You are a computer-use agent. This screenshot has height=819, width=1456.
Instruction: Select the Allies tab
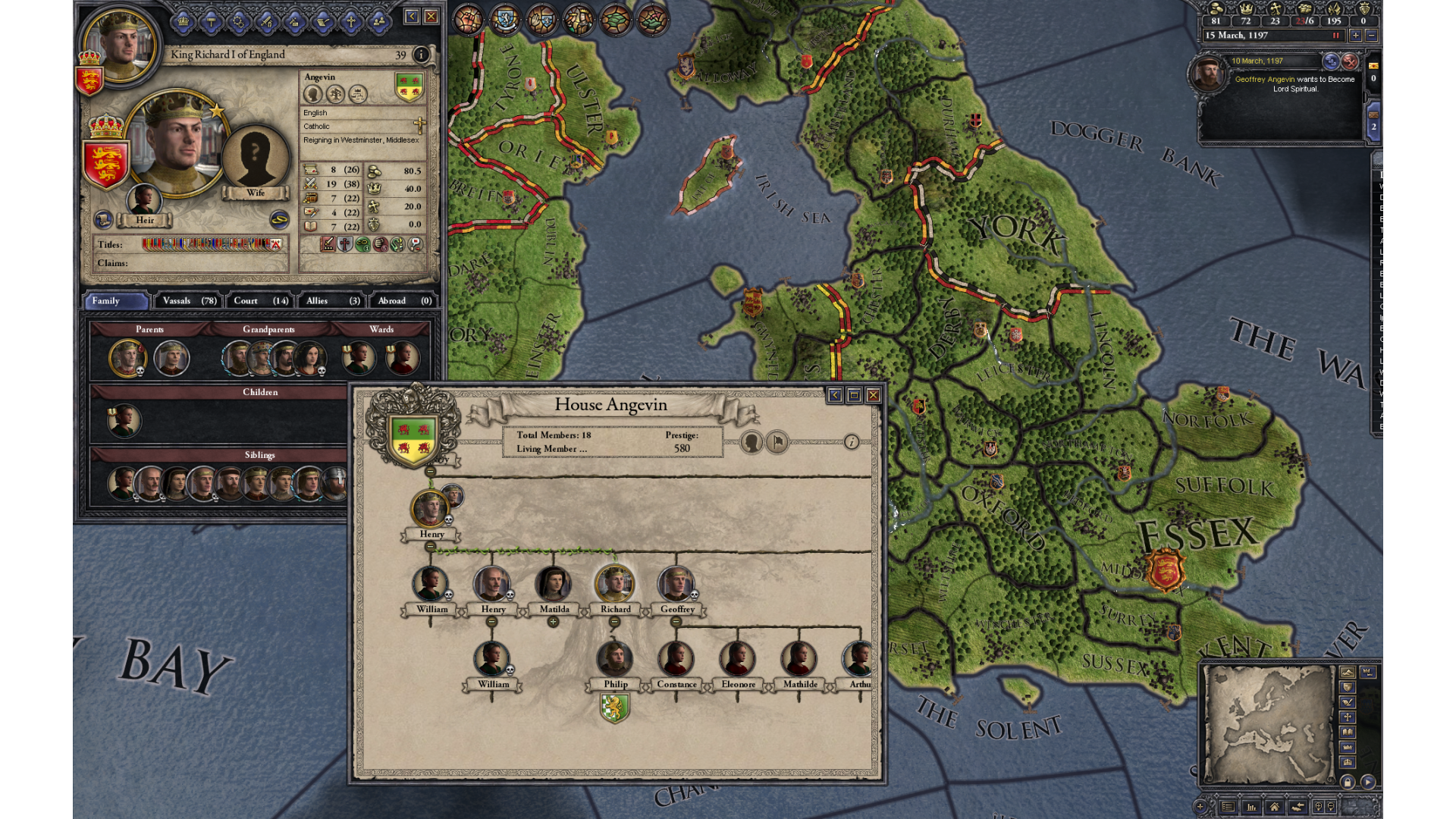(332, 301)
